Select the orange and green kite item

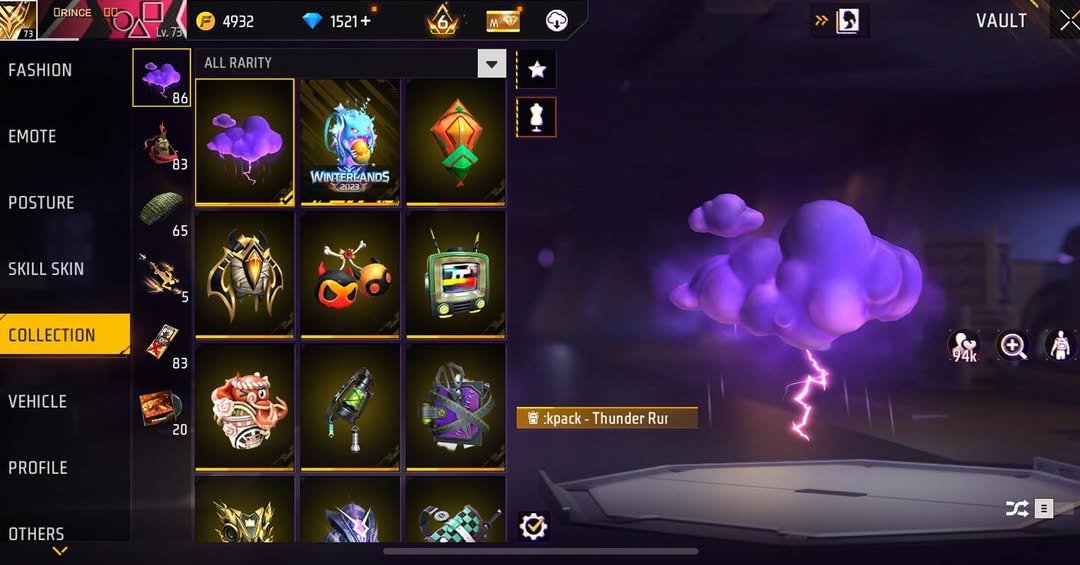(x=455, y=142)
